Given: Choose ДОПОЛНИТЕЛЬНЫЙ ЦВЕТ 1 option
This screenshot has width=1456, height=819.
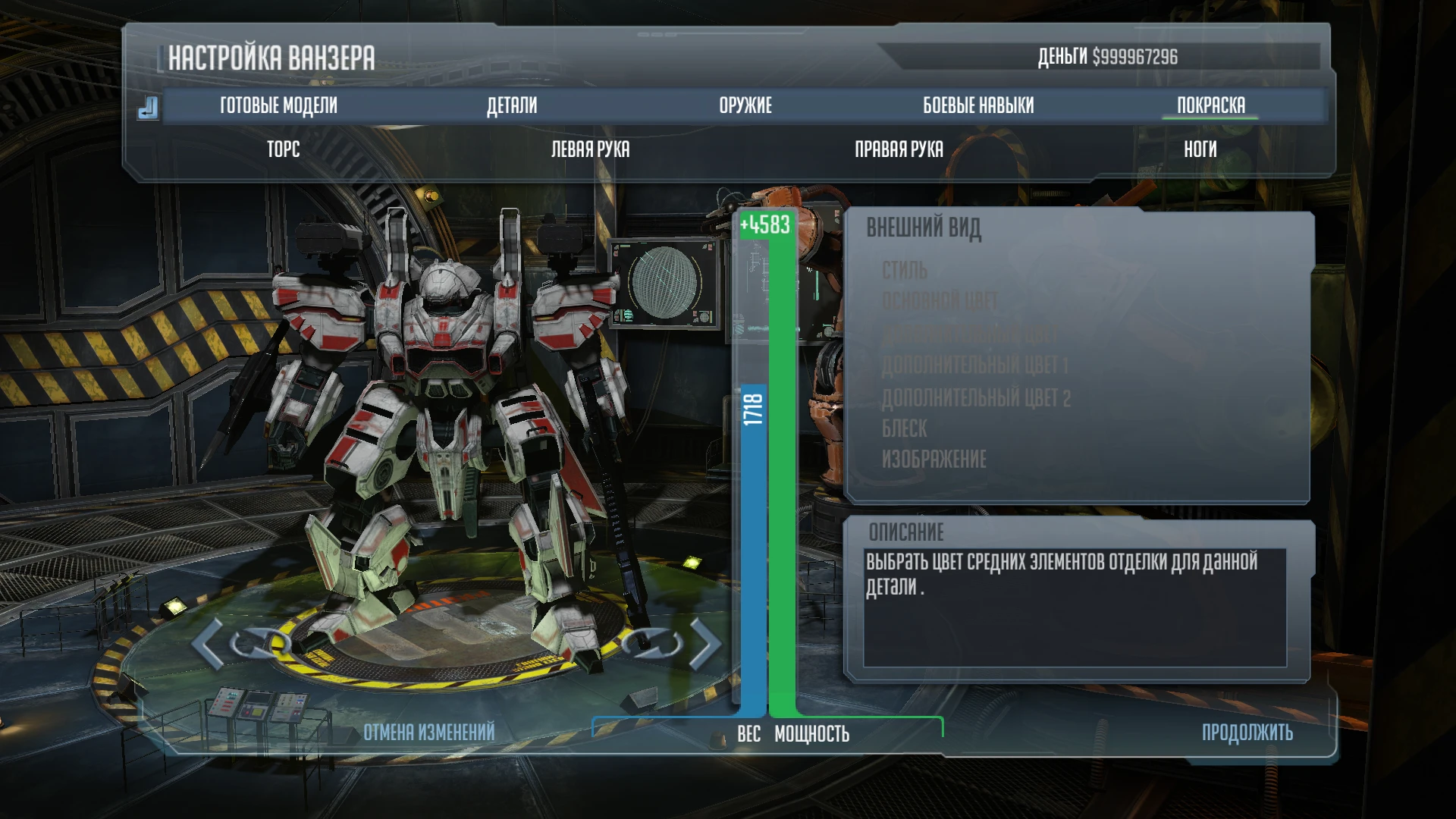Looking at the screenshot, I should 973,363.
